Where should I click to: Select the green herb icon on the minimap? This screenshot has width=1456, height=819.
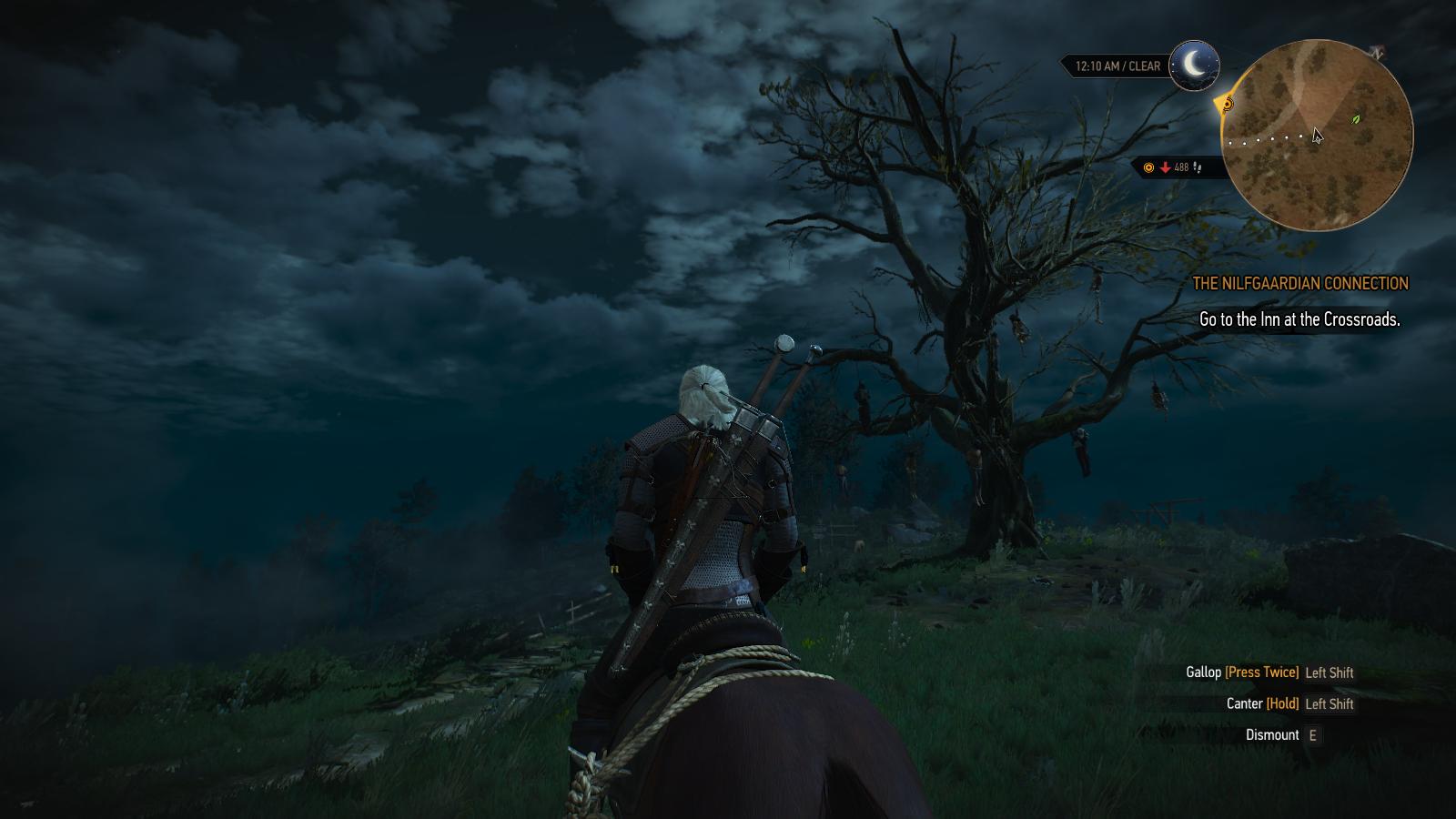[1355, 118]
